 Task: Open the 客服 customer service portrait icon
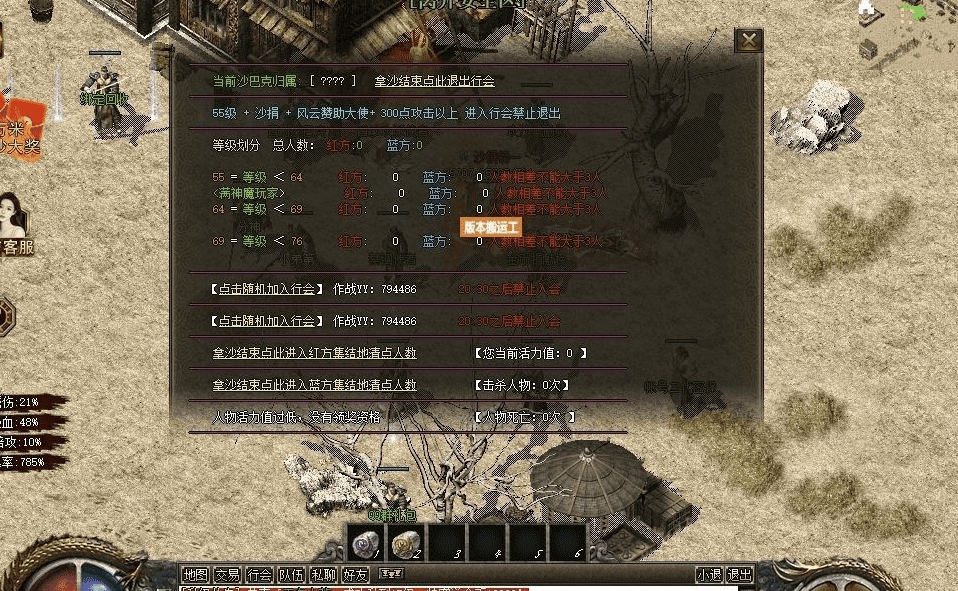[16, 225]
